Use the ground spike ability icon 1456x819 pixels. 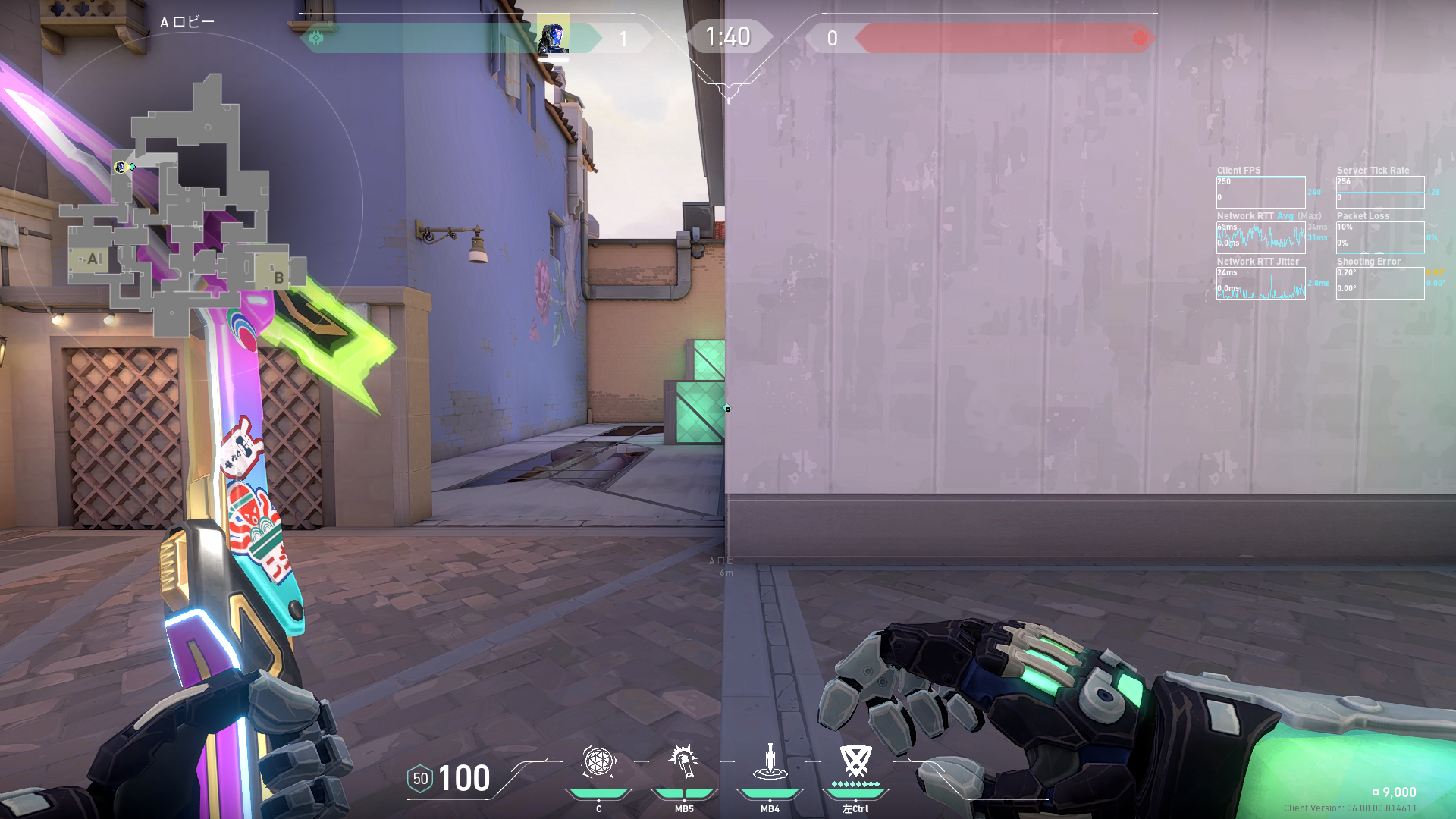click(x=770, y=761)
